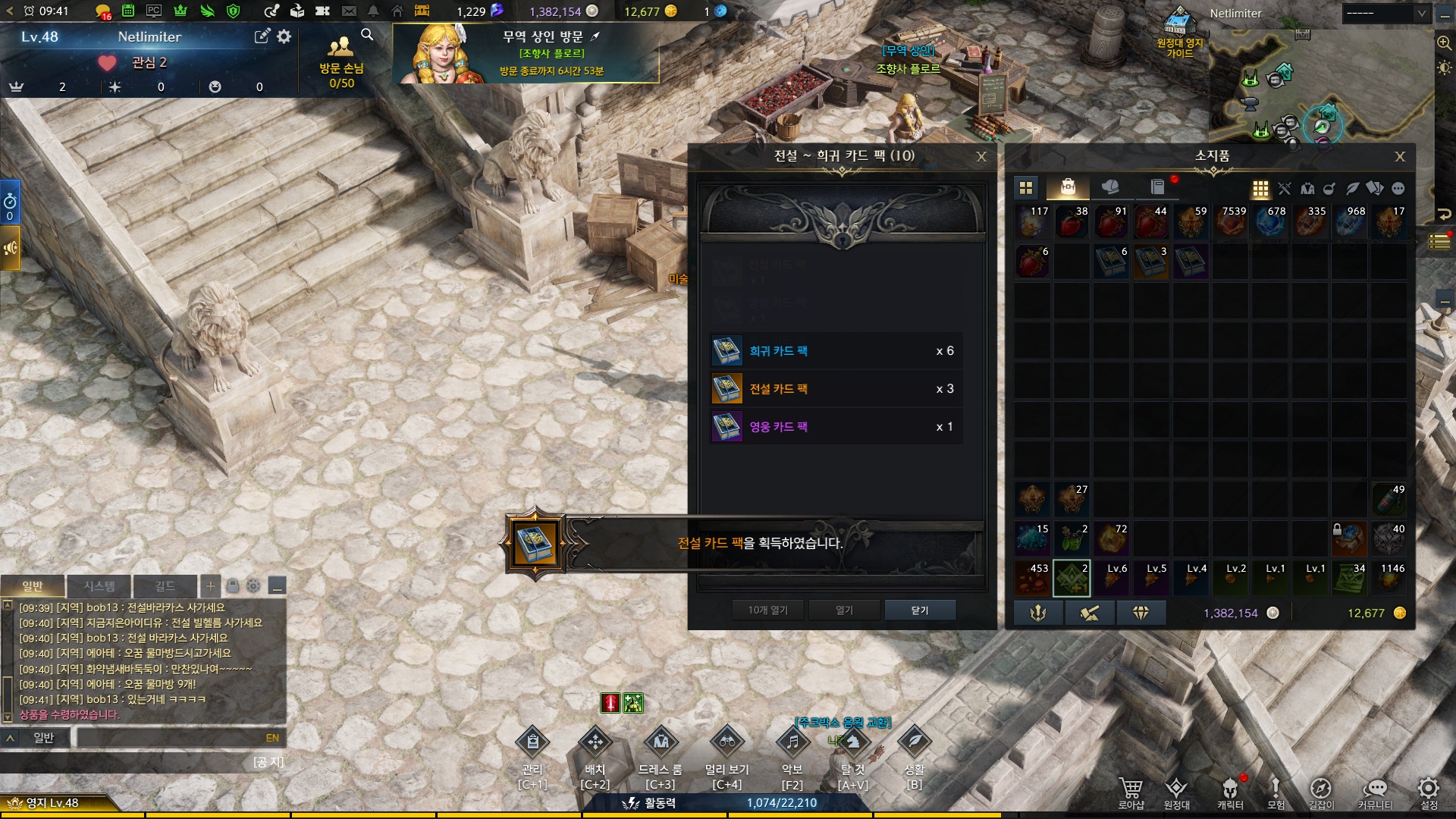Click the chat message input field
The height and width of the screenshot is (819, 1456).
coord(171,738)
